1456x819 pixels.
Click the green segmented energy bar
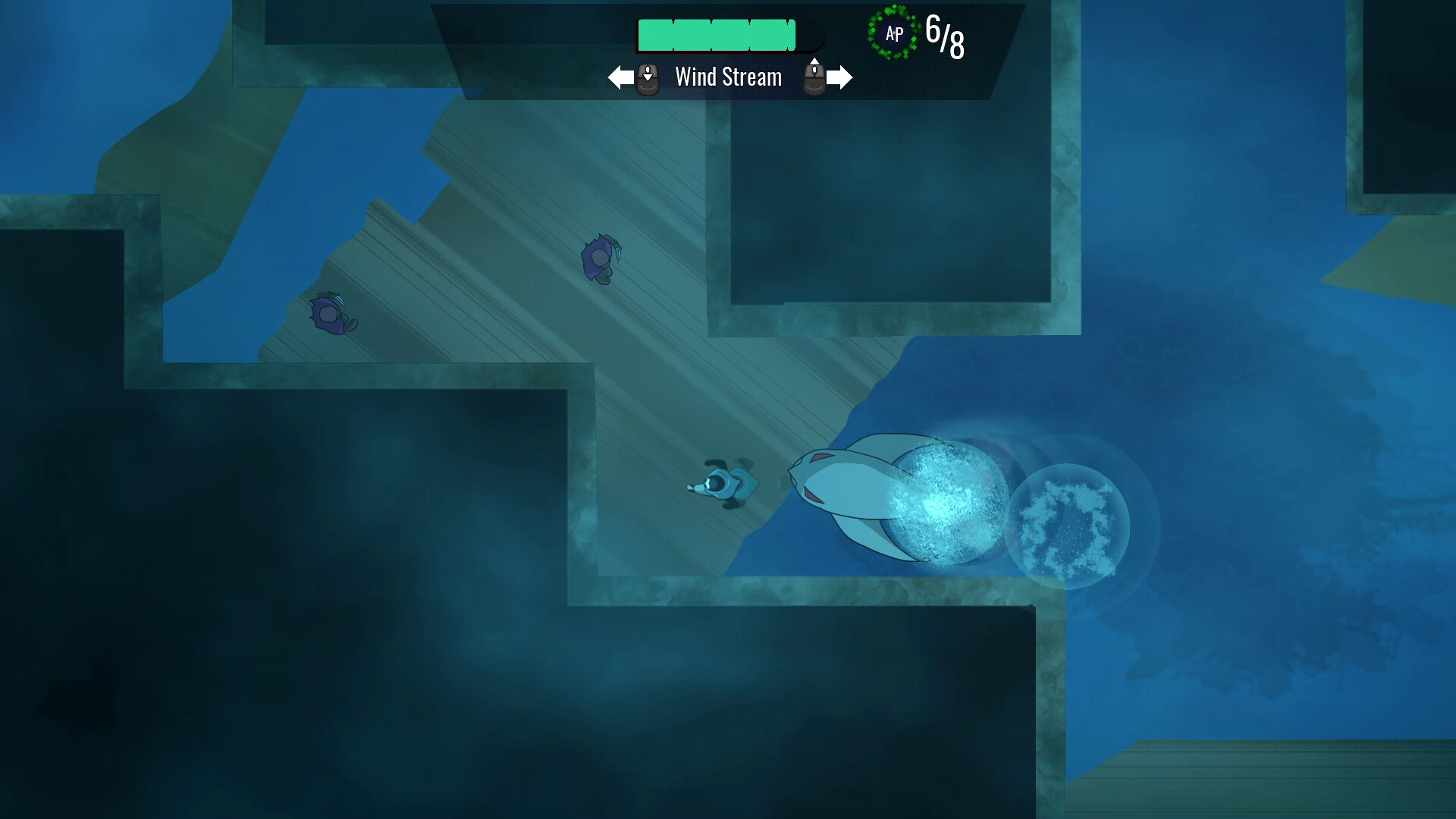[717, 35]
